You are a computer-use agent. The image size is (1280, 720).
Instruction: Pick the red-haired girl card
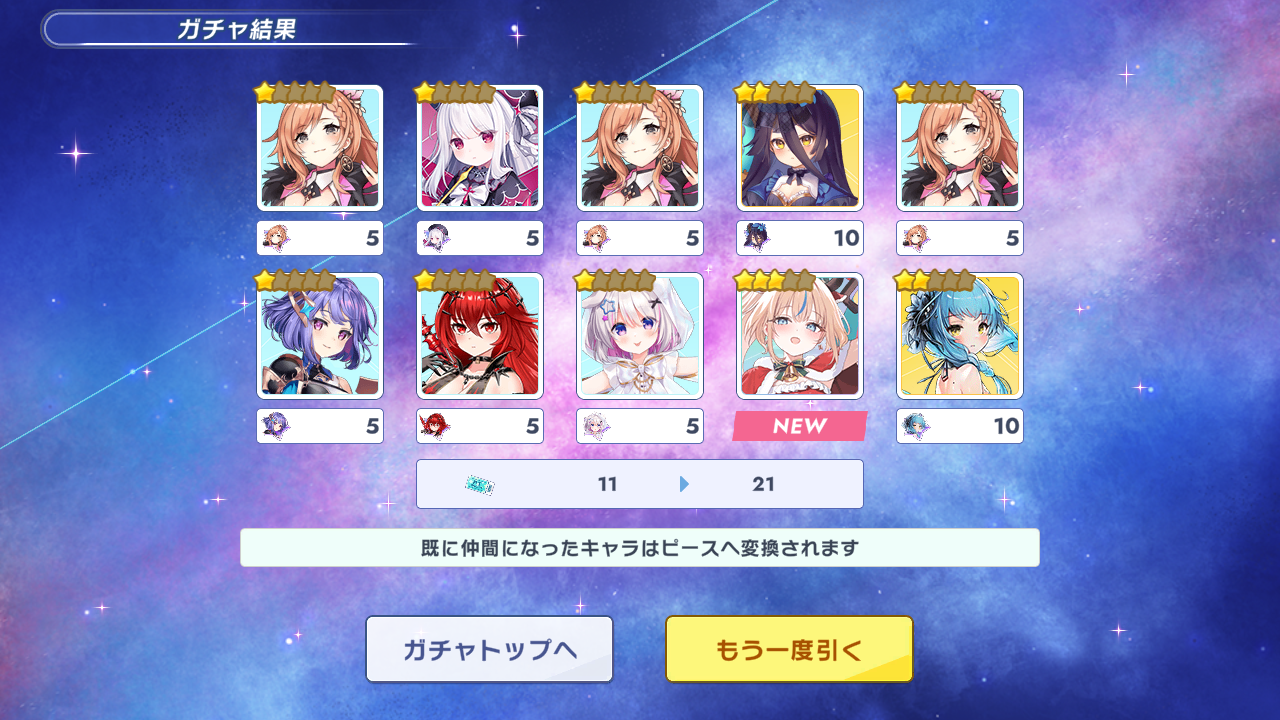[x=480, y=336]
